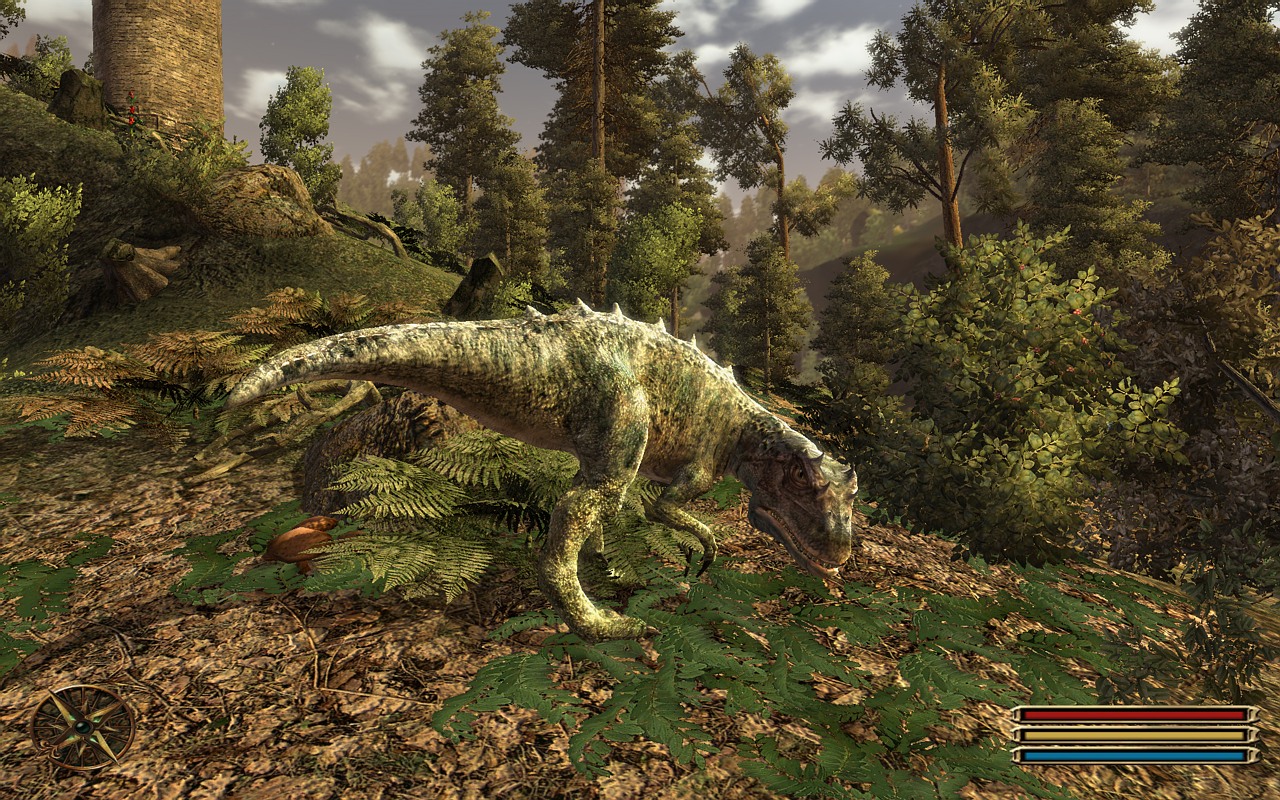This screenshot has height=800, width=1280.
Task: Select the red flowers beside the tower
Action: coord(130,110)
